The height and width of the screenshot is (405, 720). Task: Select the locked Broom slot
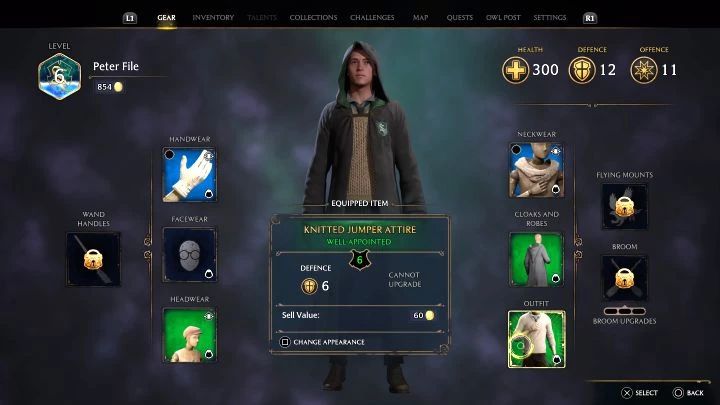(x=624, y=277)
